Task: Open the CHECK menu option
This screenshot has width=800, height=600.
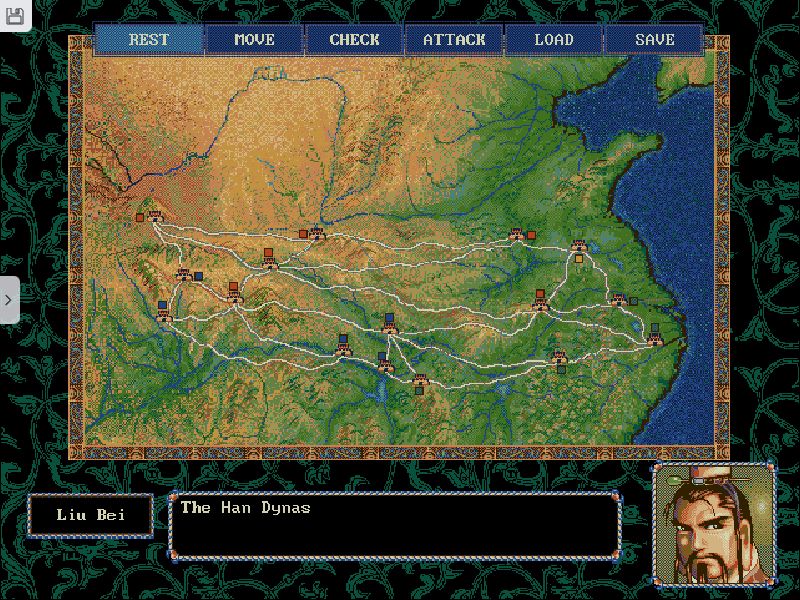Action: click(x=354, y=40)
